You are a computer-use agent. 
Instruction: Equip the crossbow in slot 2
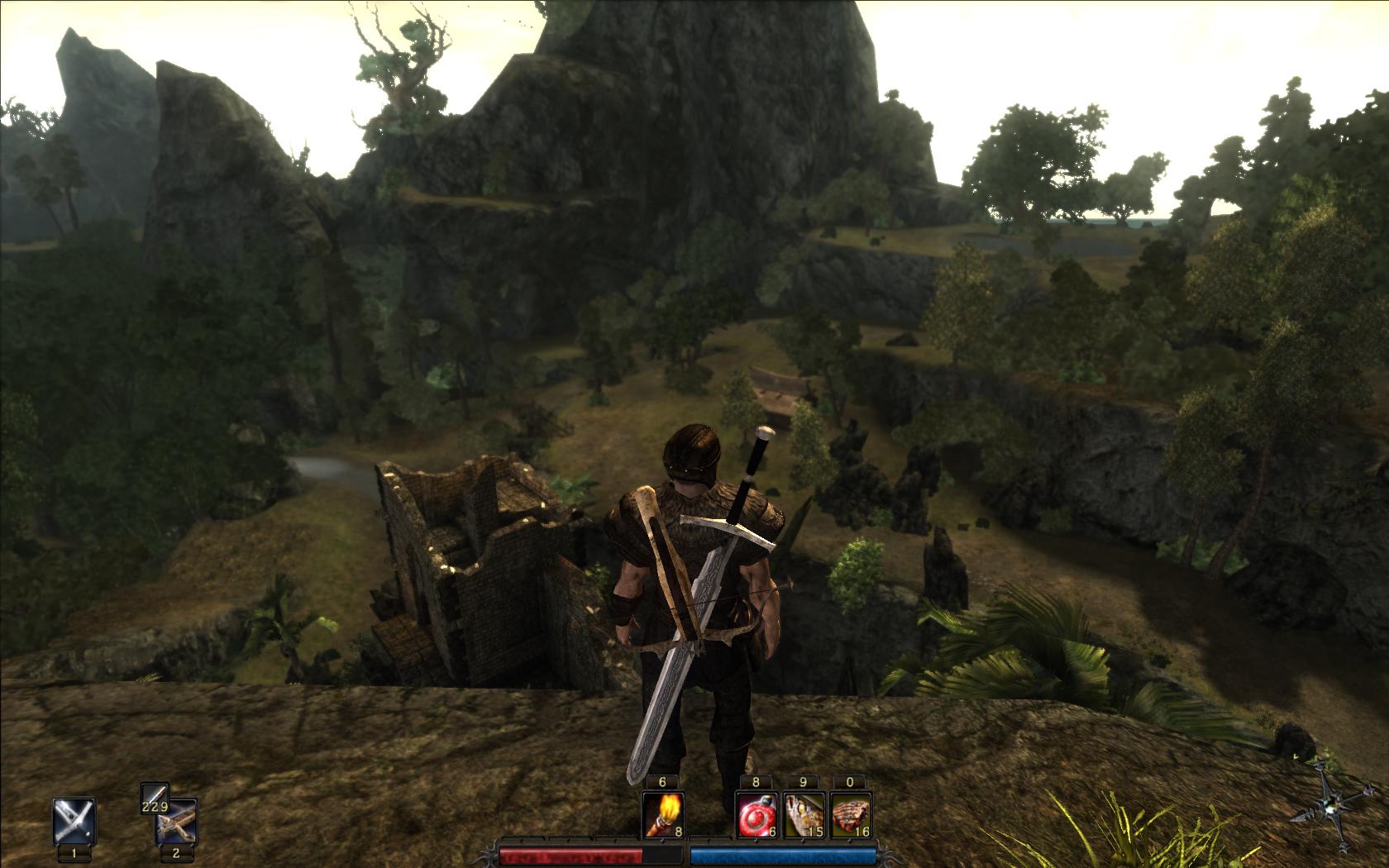point(176,822)
